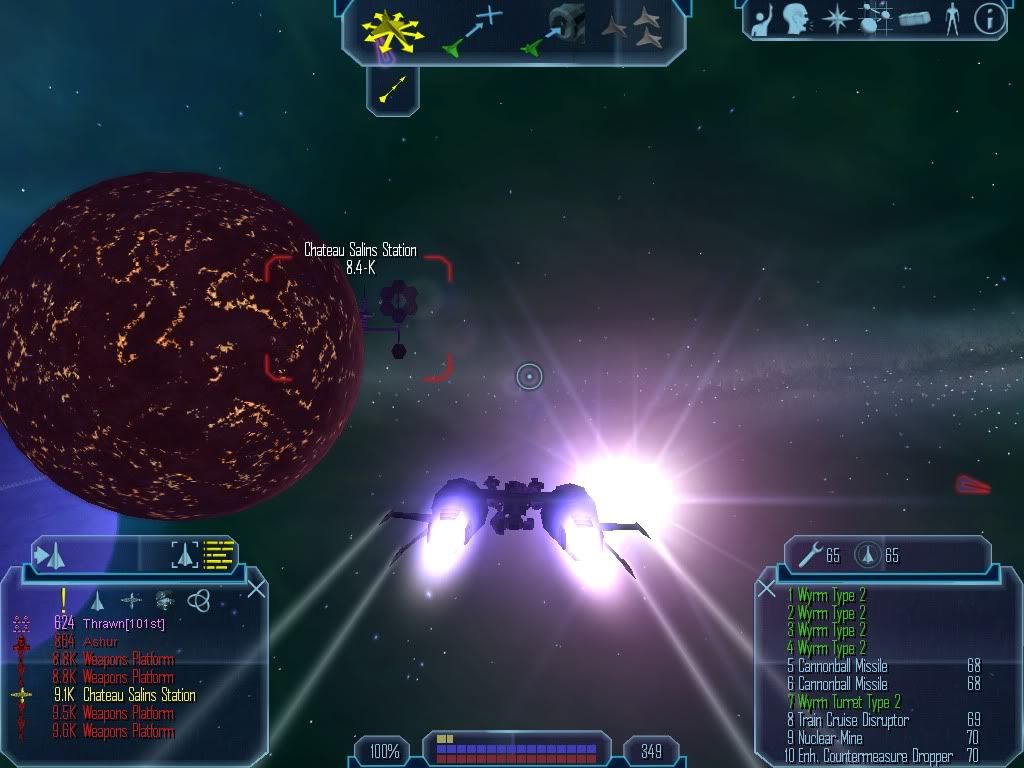Image resolution: width=1024 pixels, height=768 pixels.
Task: Close the contact list panel
Action: (256, 589)
